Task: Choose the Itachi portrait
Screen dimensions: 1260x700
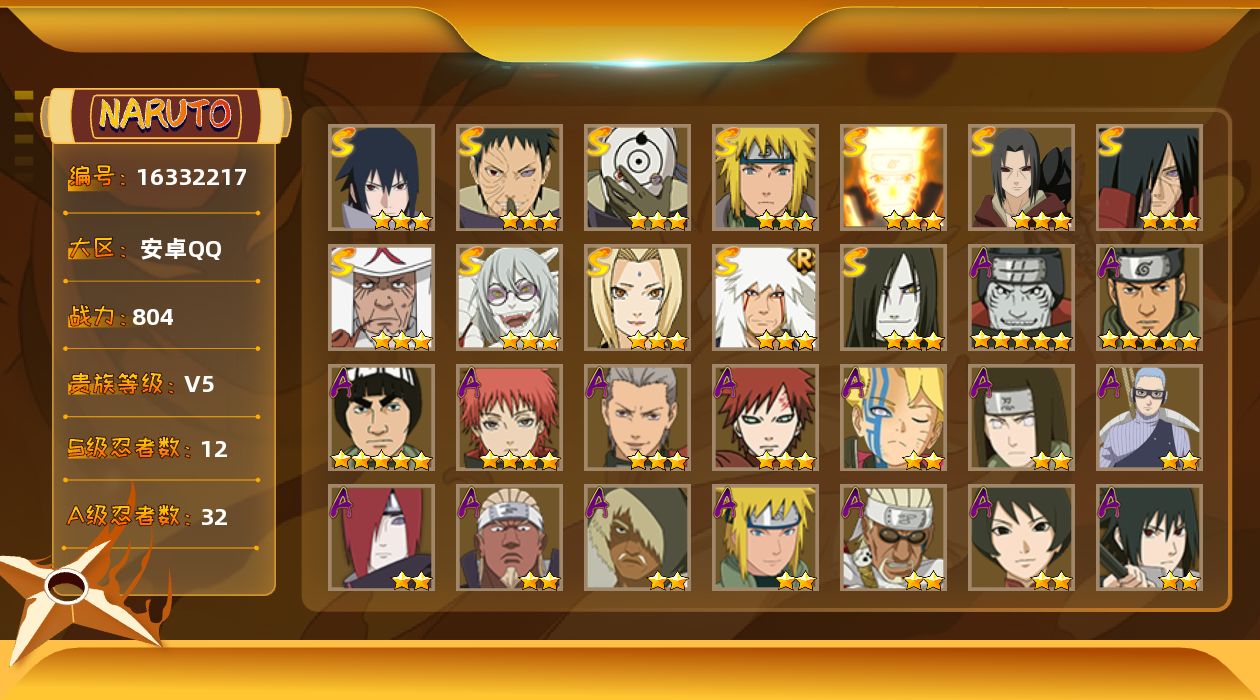Action: pos(1021,177)
